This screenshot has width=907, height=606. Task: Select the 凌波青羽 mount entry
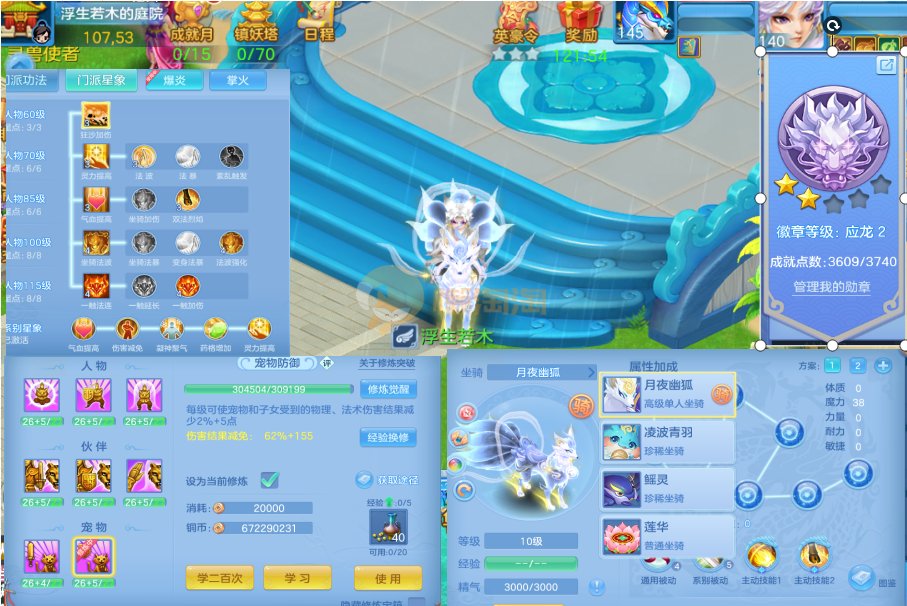tap(667, 441)
